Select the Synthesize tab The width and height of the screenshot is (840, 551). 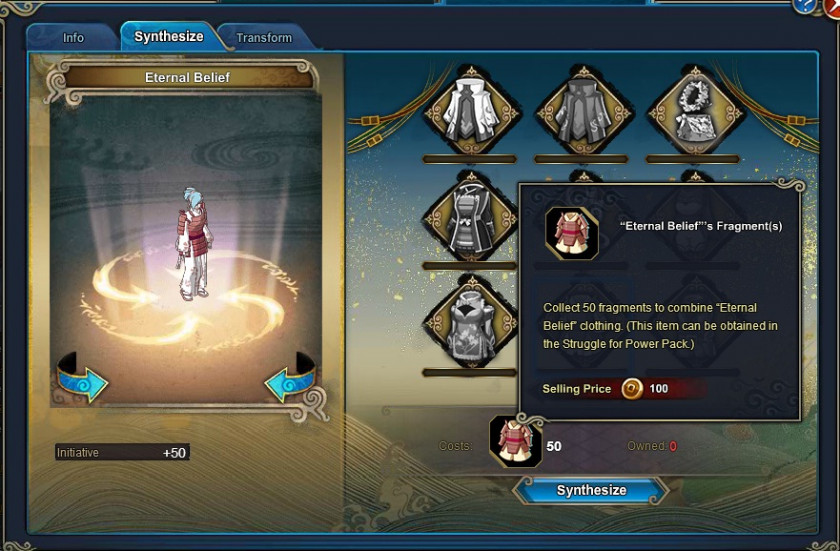pyautogui.click(x=169, y=37)
